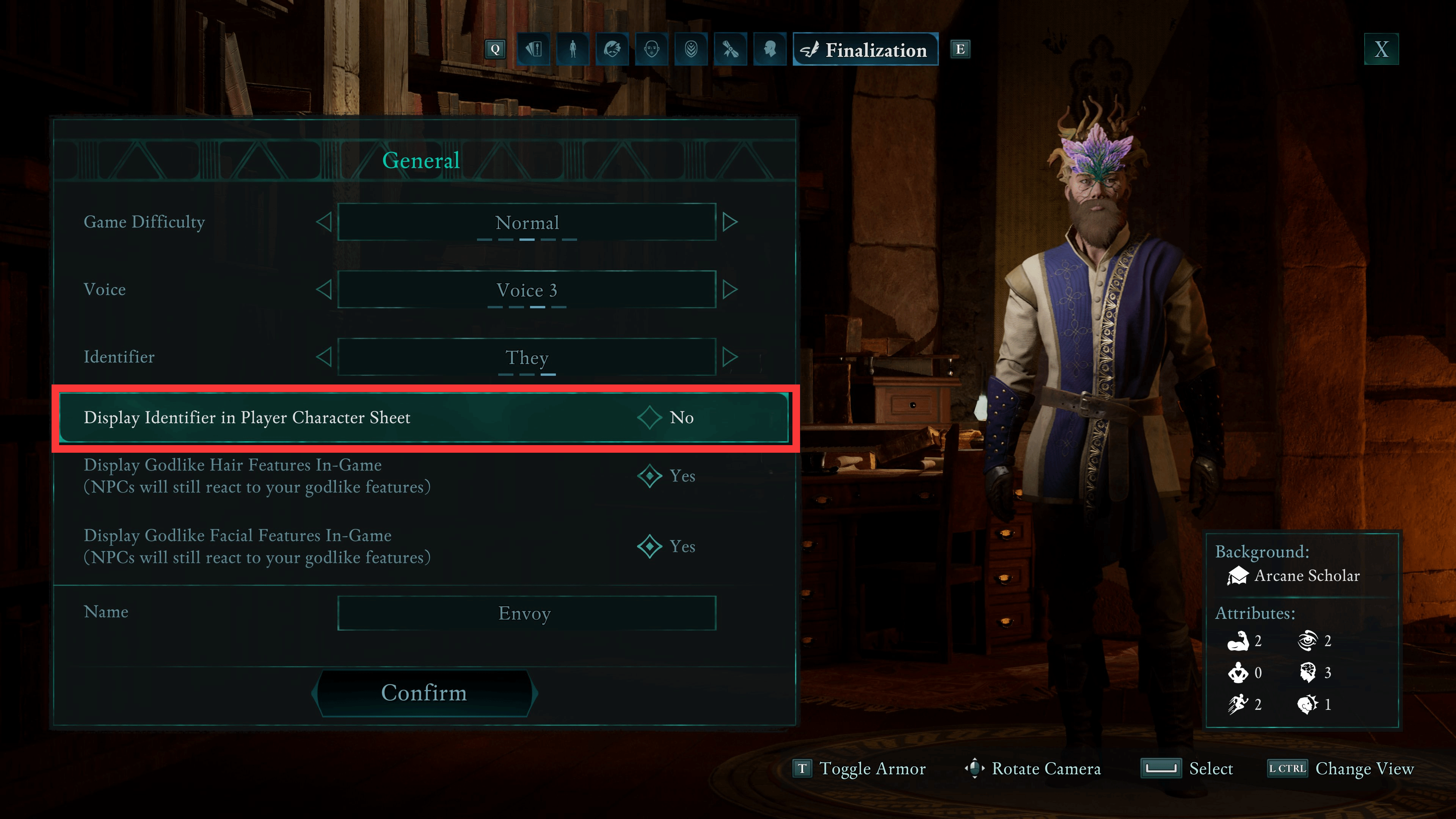The image size is (1456, 819).
Task: Switch to the scroll background tab
Action: [730, 50]
